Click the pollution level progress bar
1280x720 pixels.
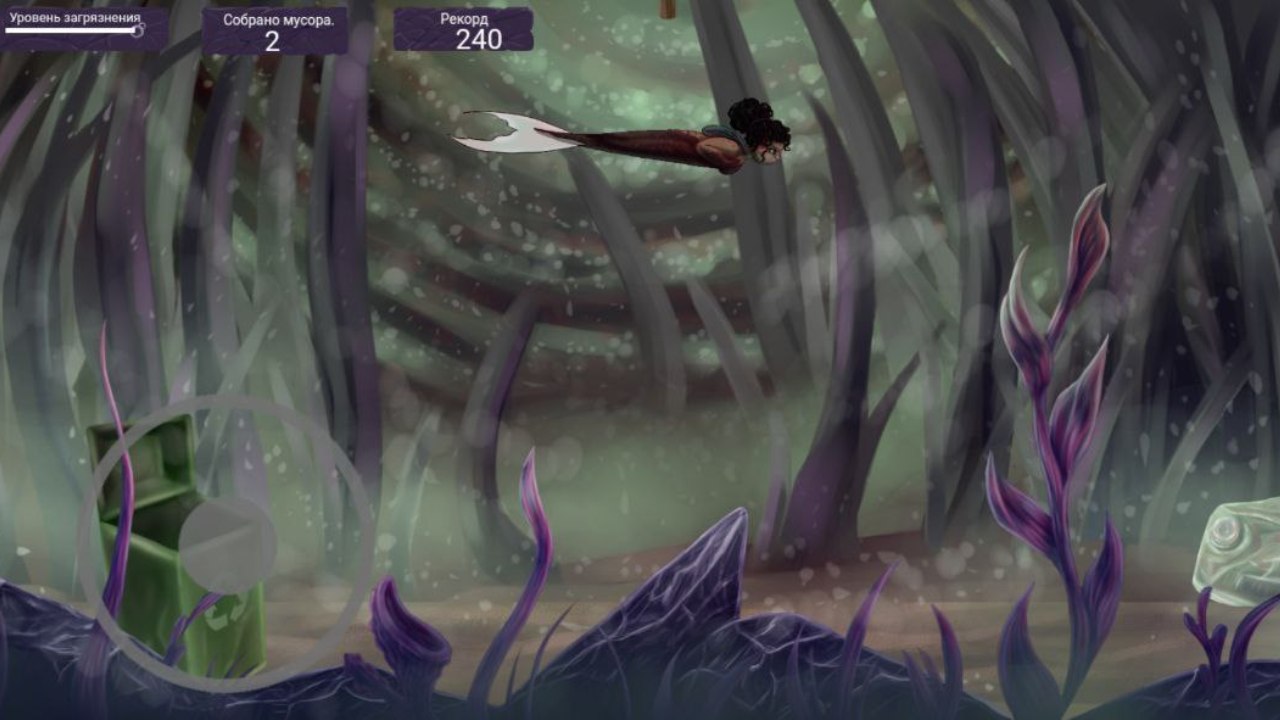[x=72, y=31]
